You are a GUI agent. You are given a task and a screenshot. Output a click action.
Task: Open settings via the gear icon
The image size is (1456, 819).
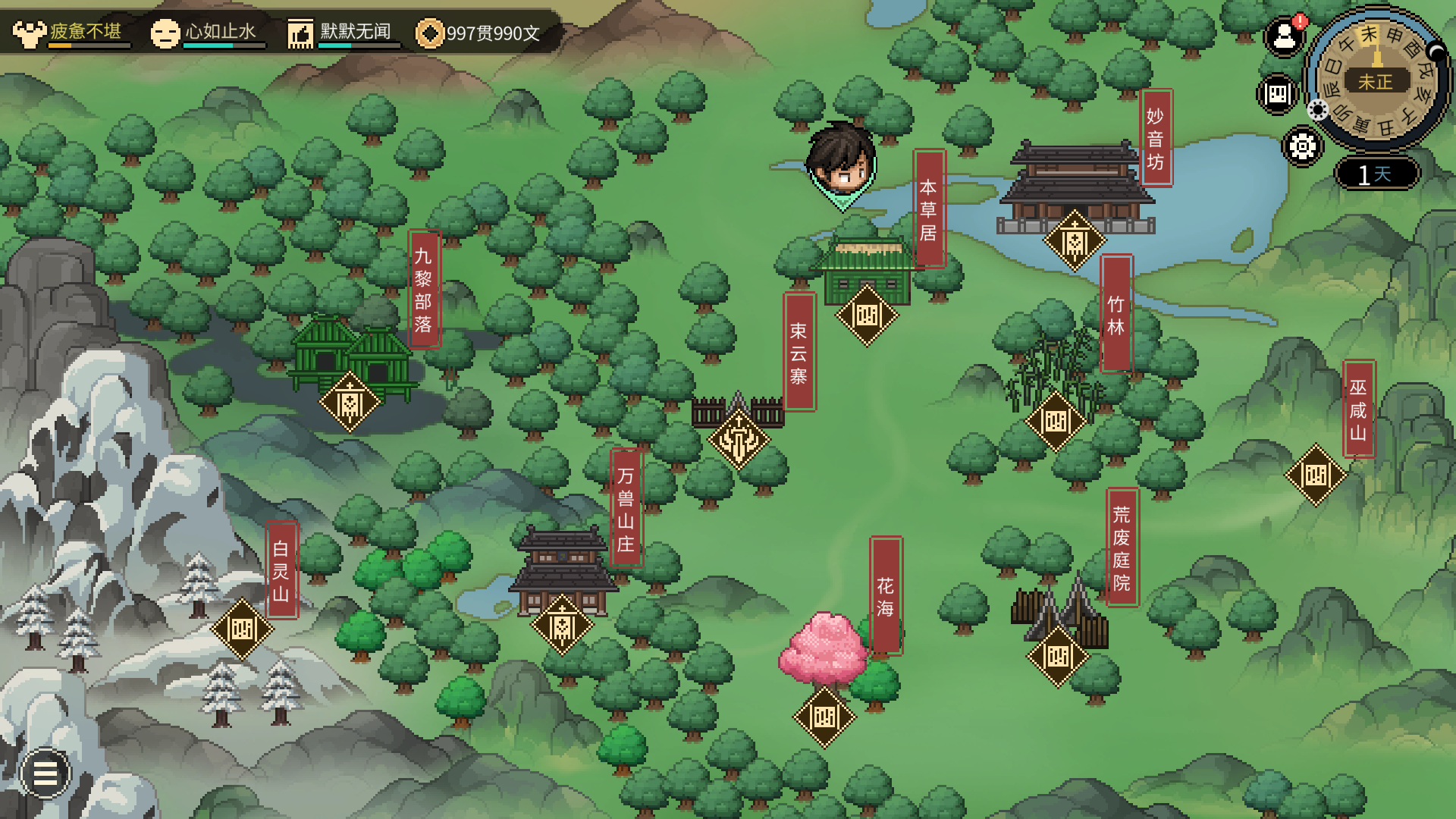pyautogui.click(x=1302, y=146)
